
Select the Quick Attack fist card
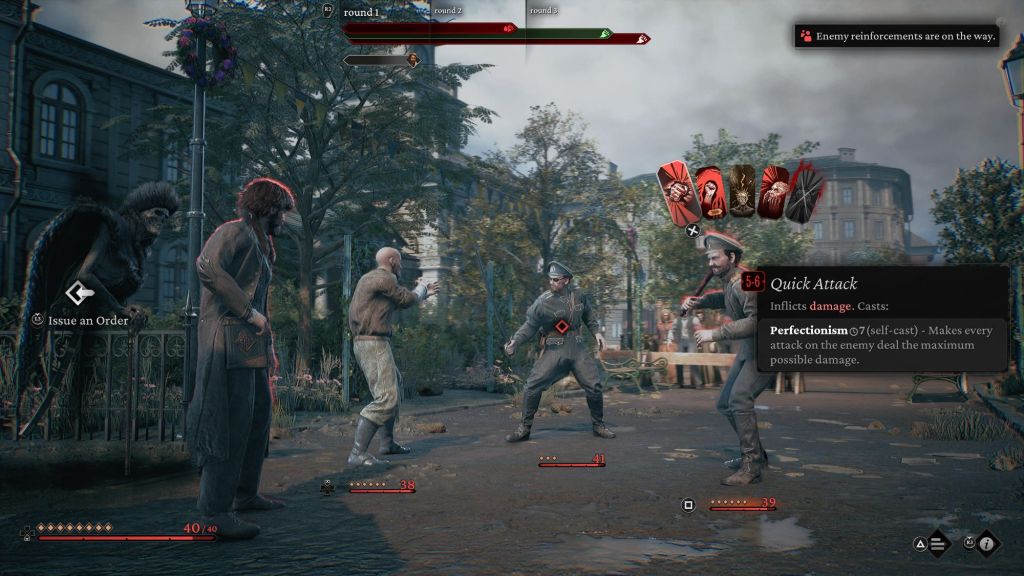click(677, 190)
